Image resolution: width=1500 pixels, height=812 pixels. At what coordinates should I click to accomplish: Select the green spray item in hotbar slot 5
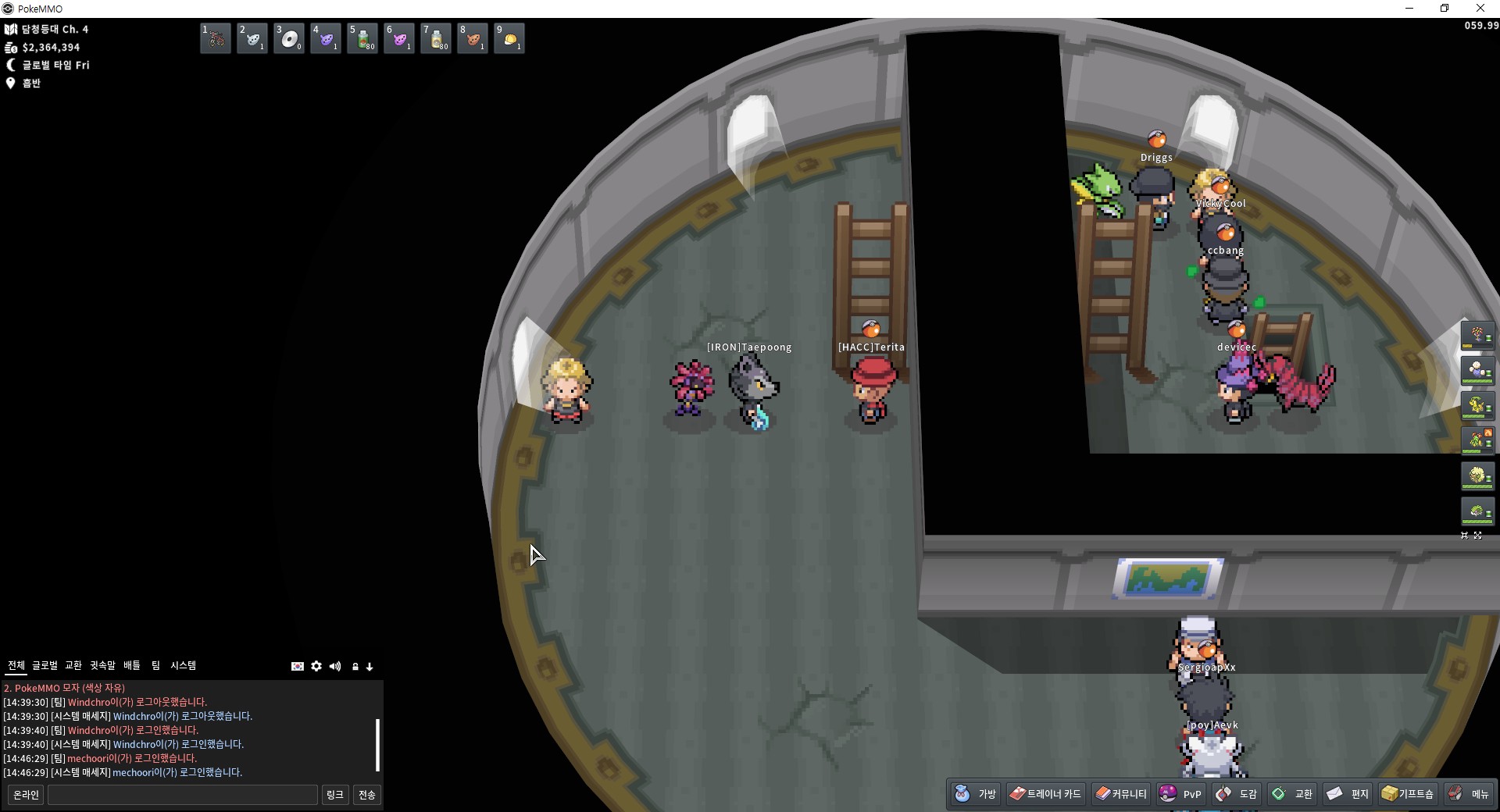tap(362, 38)
